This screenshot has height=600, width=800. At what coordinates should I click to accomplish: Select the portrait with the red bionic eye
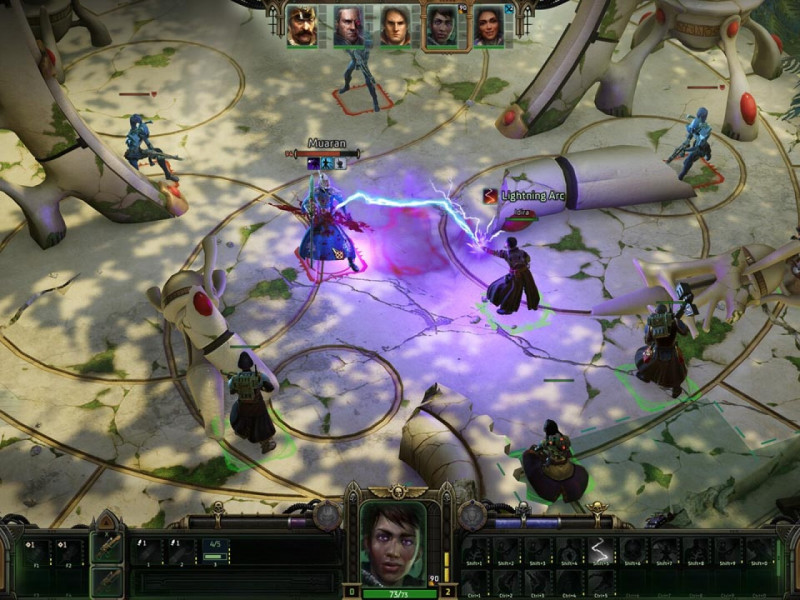click(x=348, y=26)
